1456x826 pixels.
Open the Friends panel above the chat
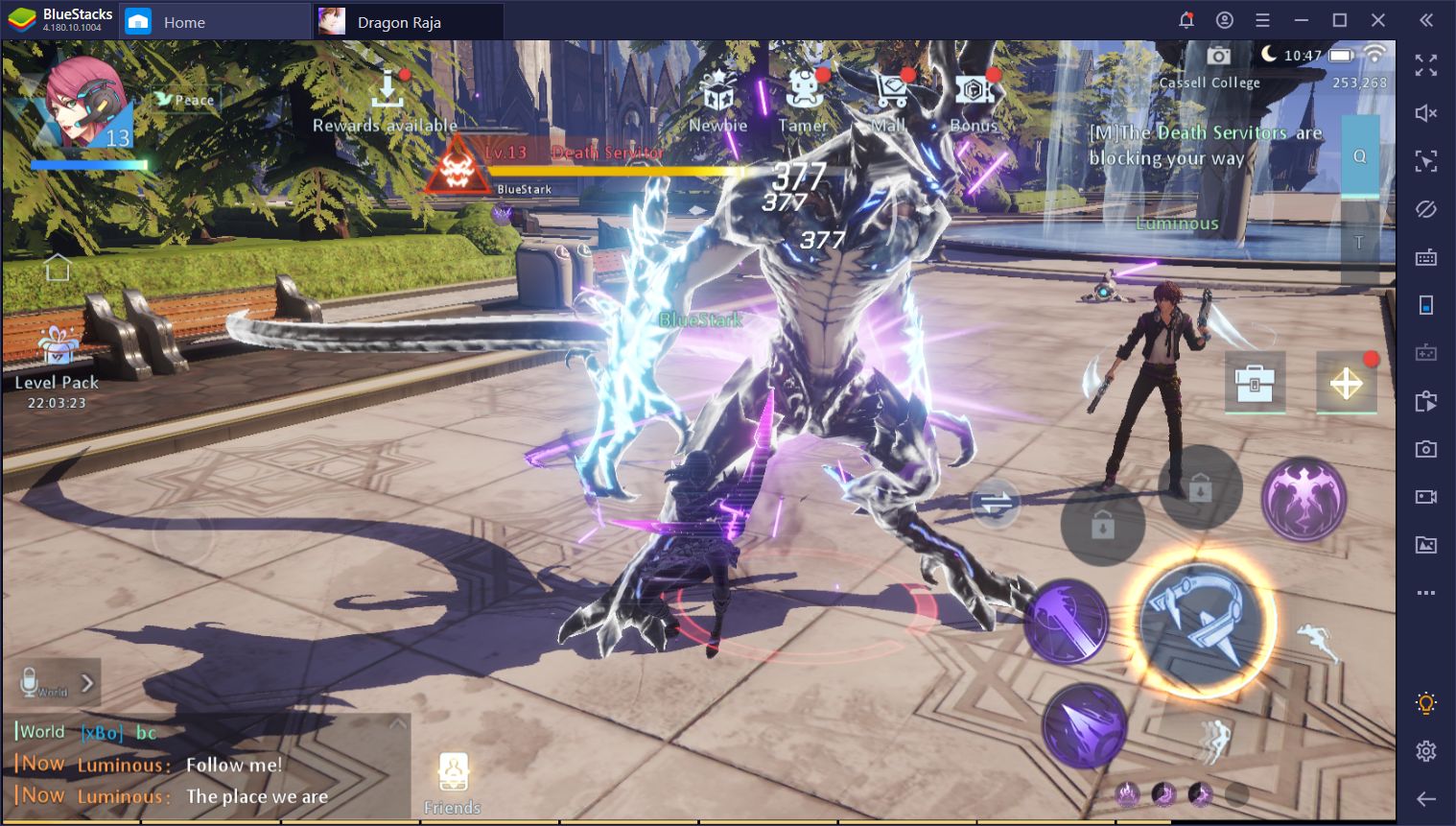tap(452, 772)
